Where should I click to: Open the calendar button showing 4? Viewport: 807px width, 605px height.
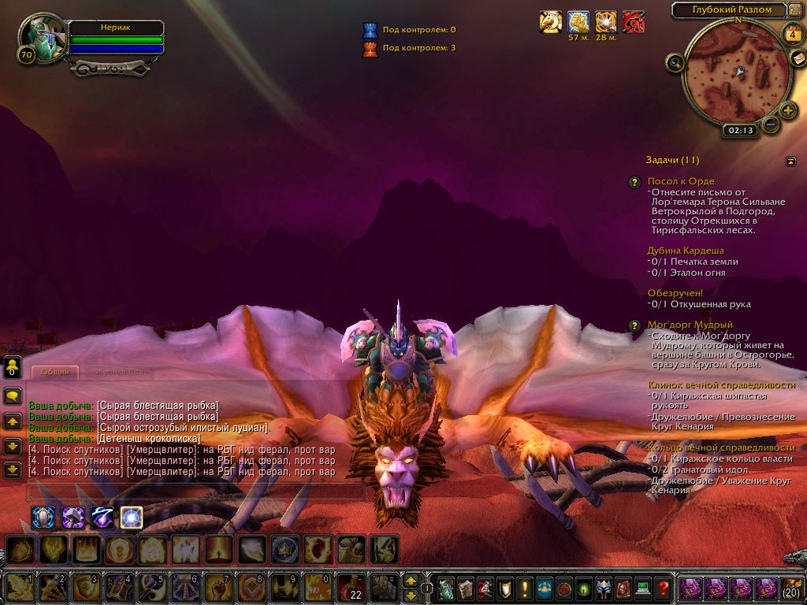[793, 34]
